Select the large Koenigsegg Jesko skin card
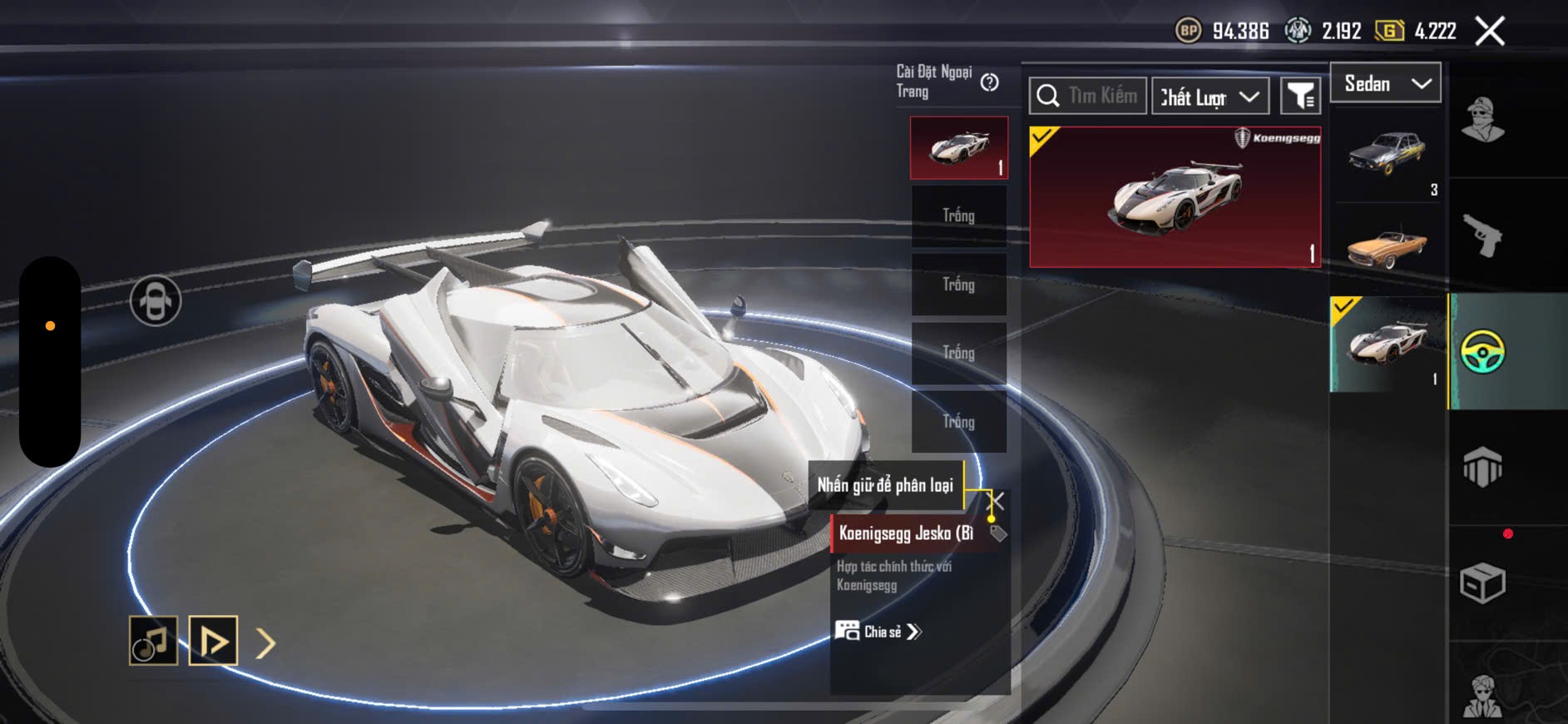Screen dimensions: 1568x724 click(x=1175, y=197)
